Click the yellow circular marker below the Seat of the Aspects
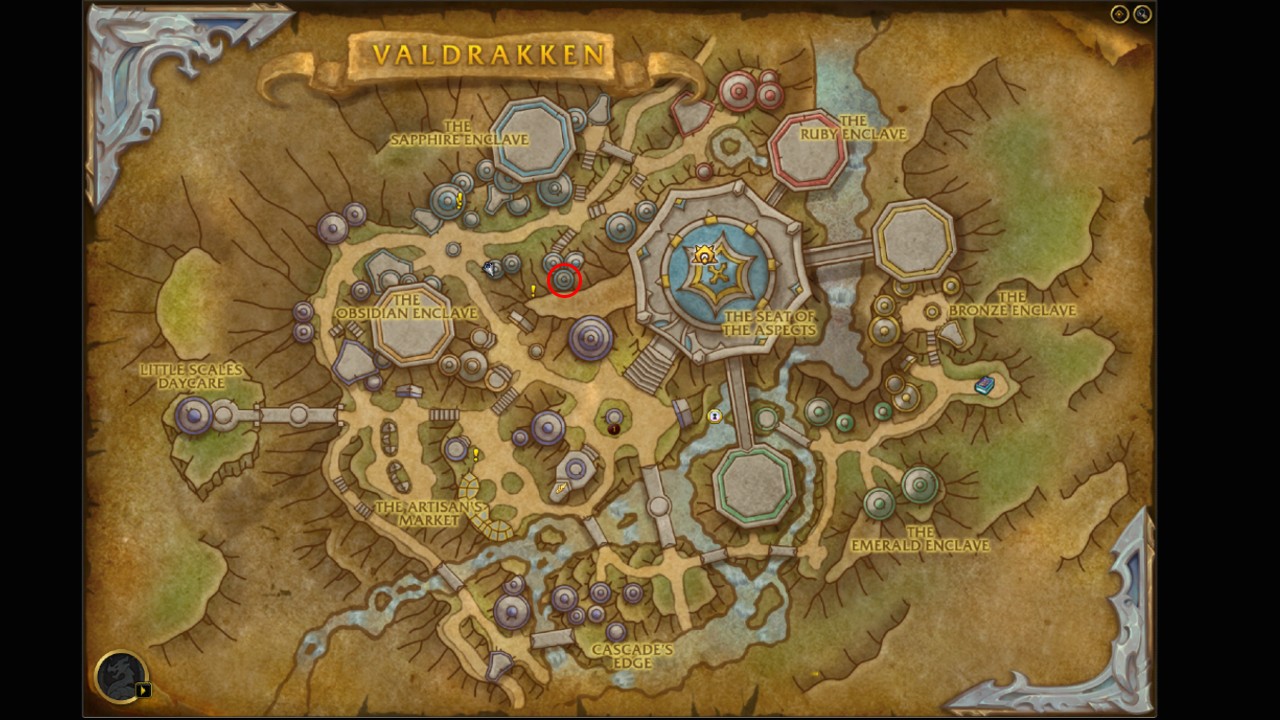This screenshot has height=720, width=1280. (716, 416)
